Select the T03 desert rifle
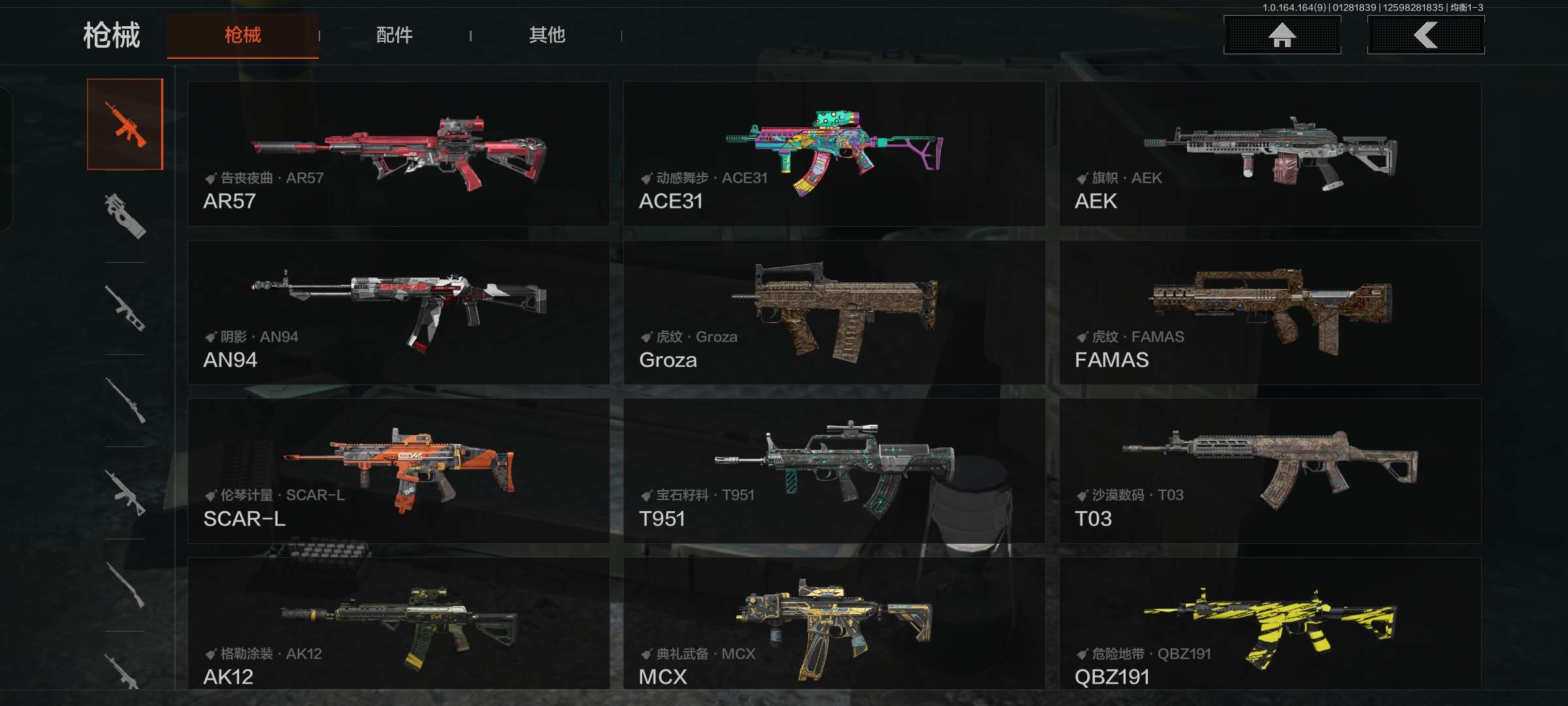Screen dimensions: 1568x706 pos(1269,471)
